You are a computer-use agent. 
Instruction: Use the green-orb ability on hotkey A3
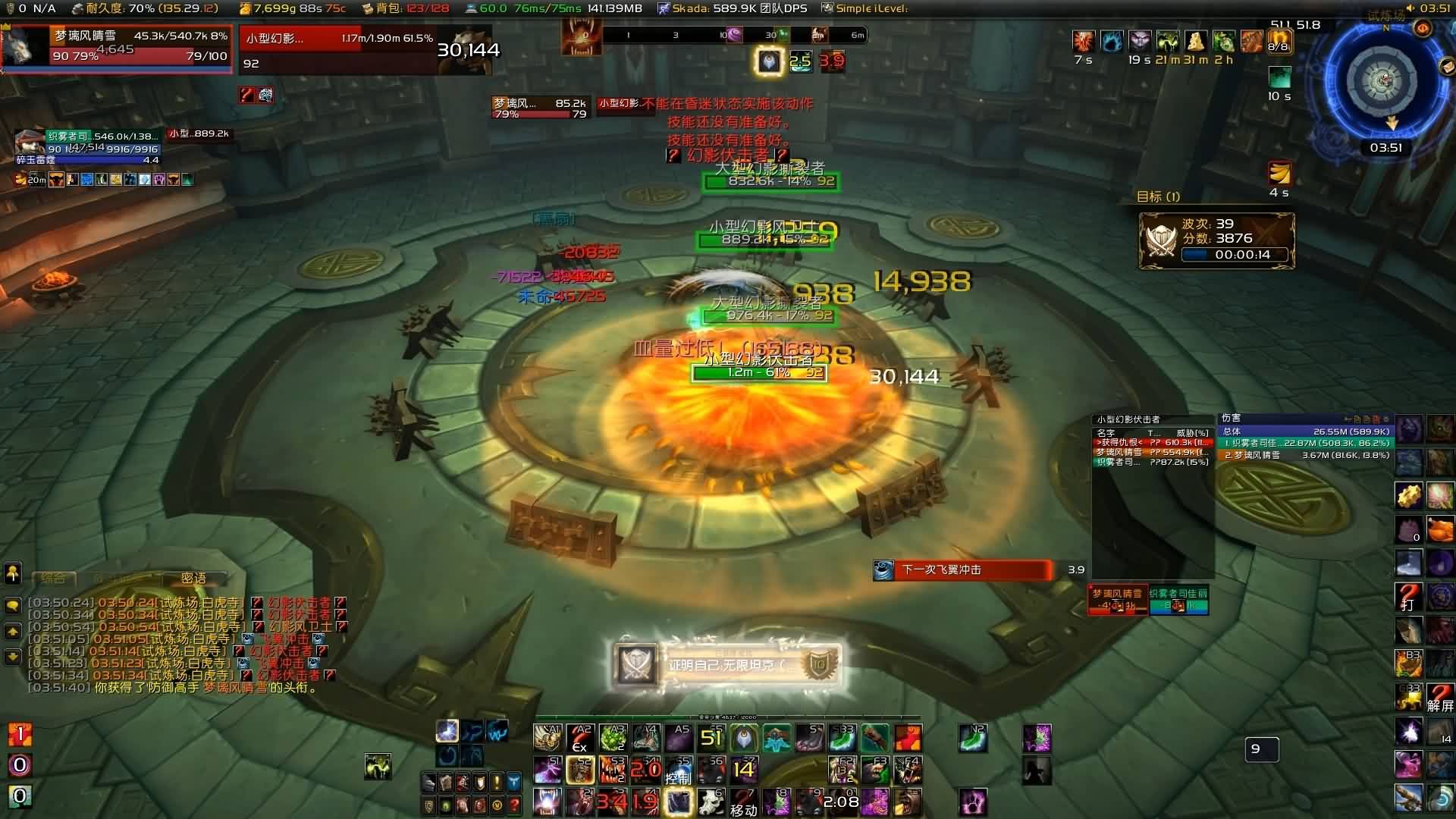[613, 738]
